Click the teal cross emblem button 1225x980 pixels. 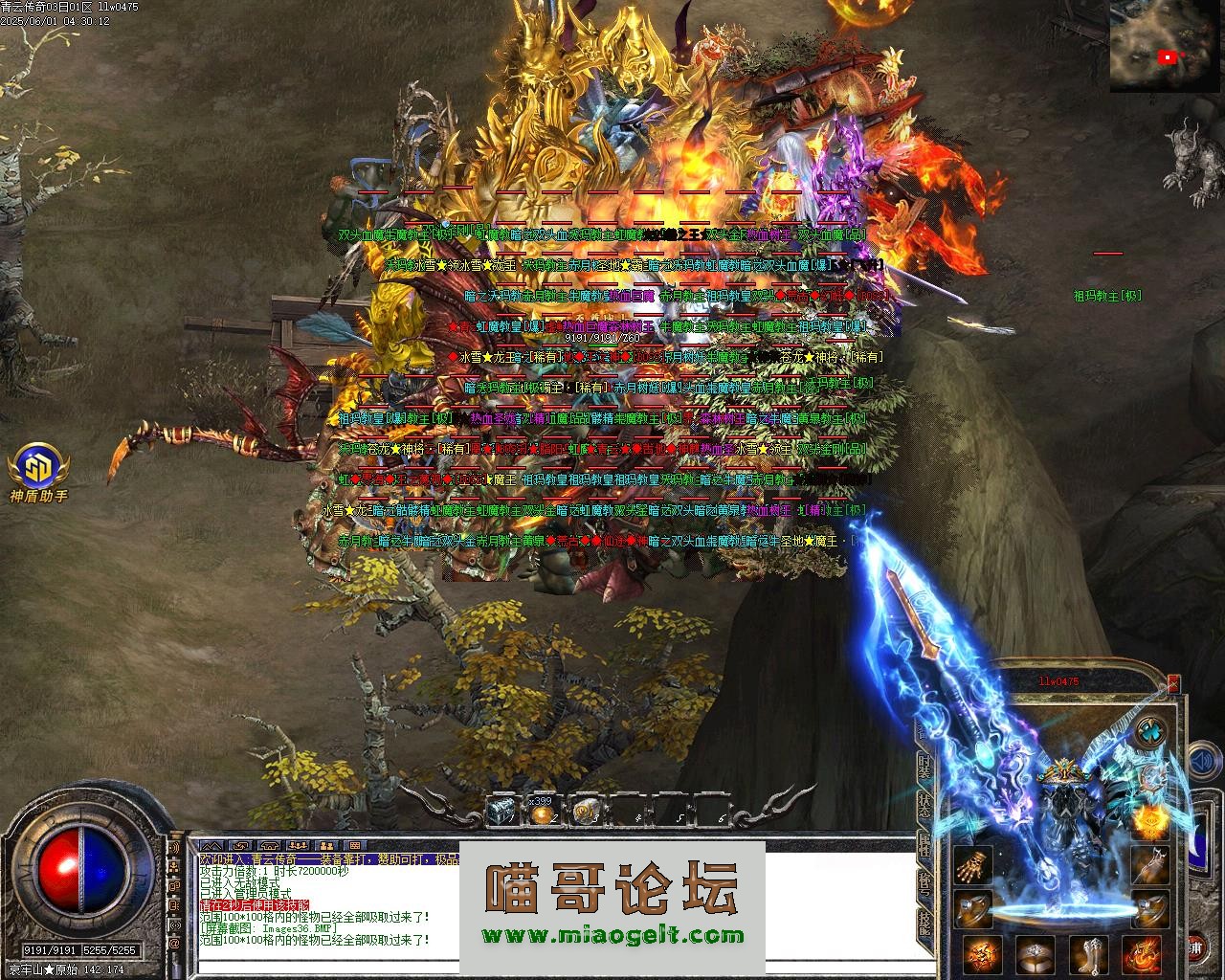(x=1151, y=734)
